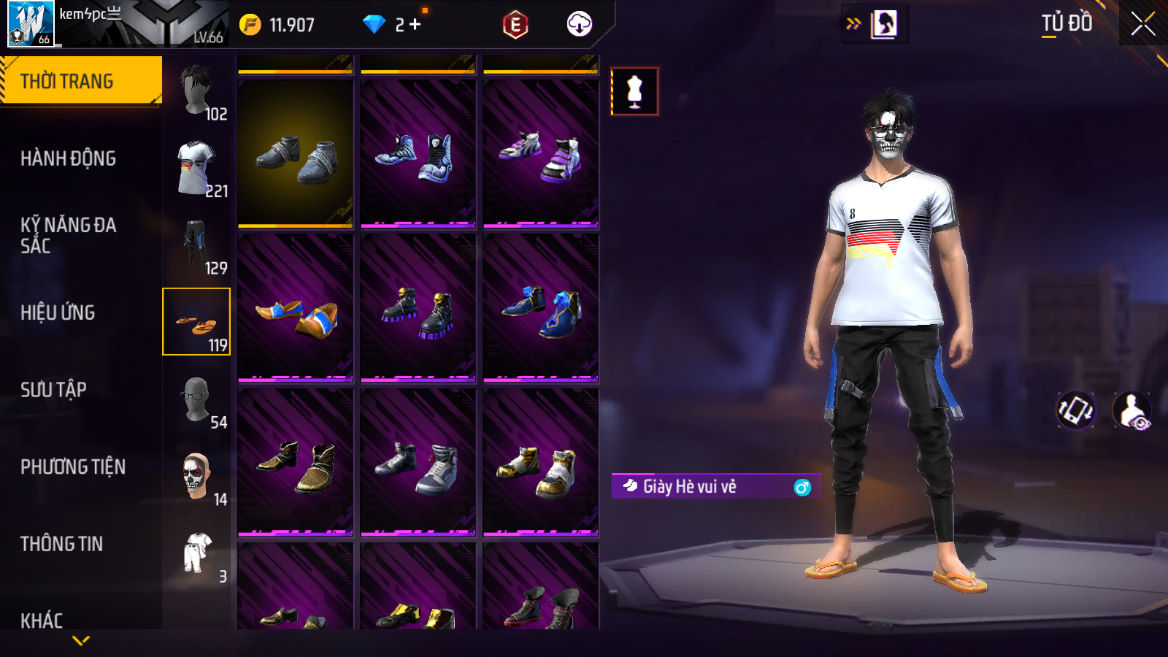This screenshot has width=1168, height=657.
Task: Equip the orange and blue slip-on shoes
Action: pos(295,306)
